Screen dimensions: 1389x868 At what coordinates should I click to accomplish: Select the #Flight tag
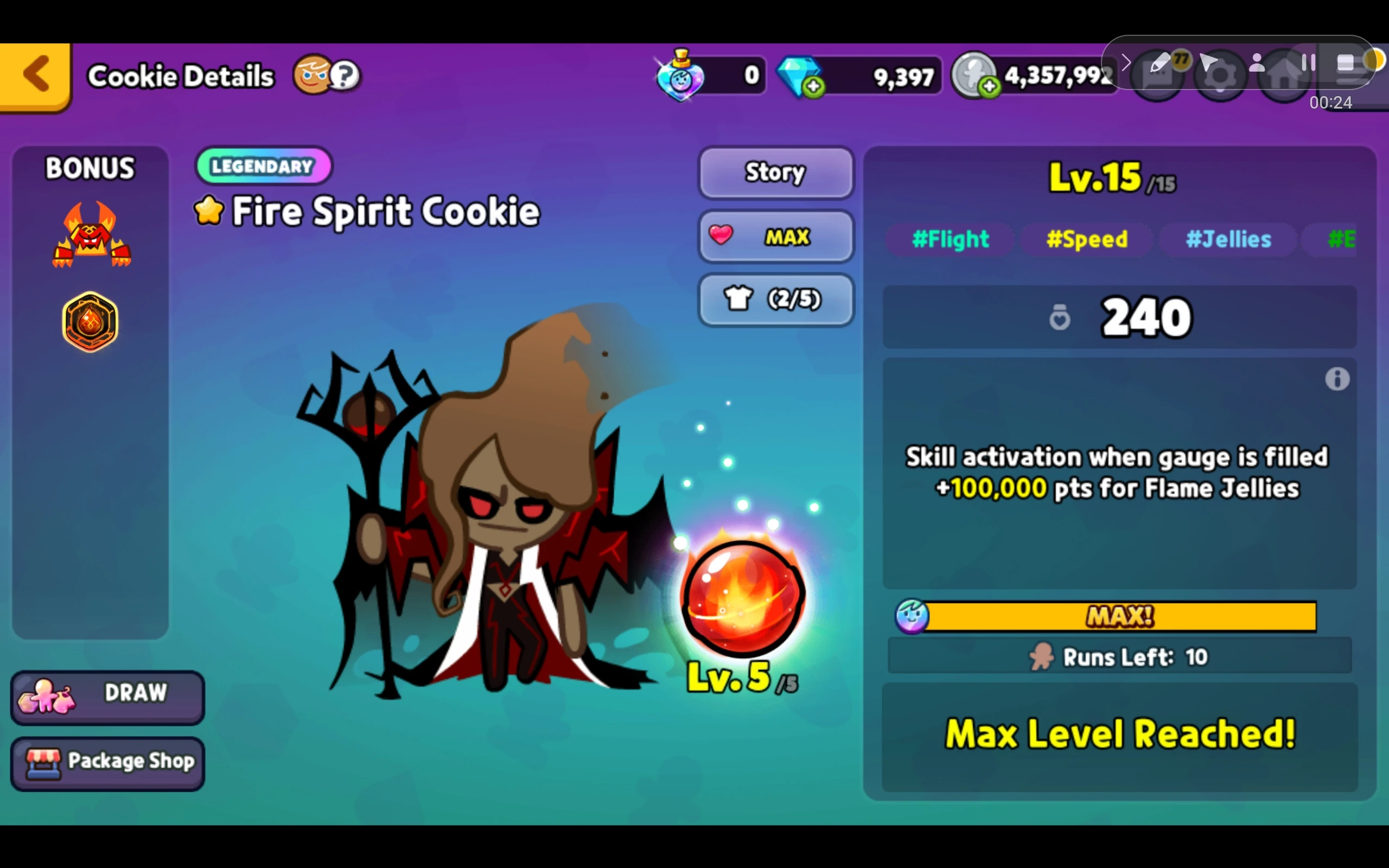point(951,239)
